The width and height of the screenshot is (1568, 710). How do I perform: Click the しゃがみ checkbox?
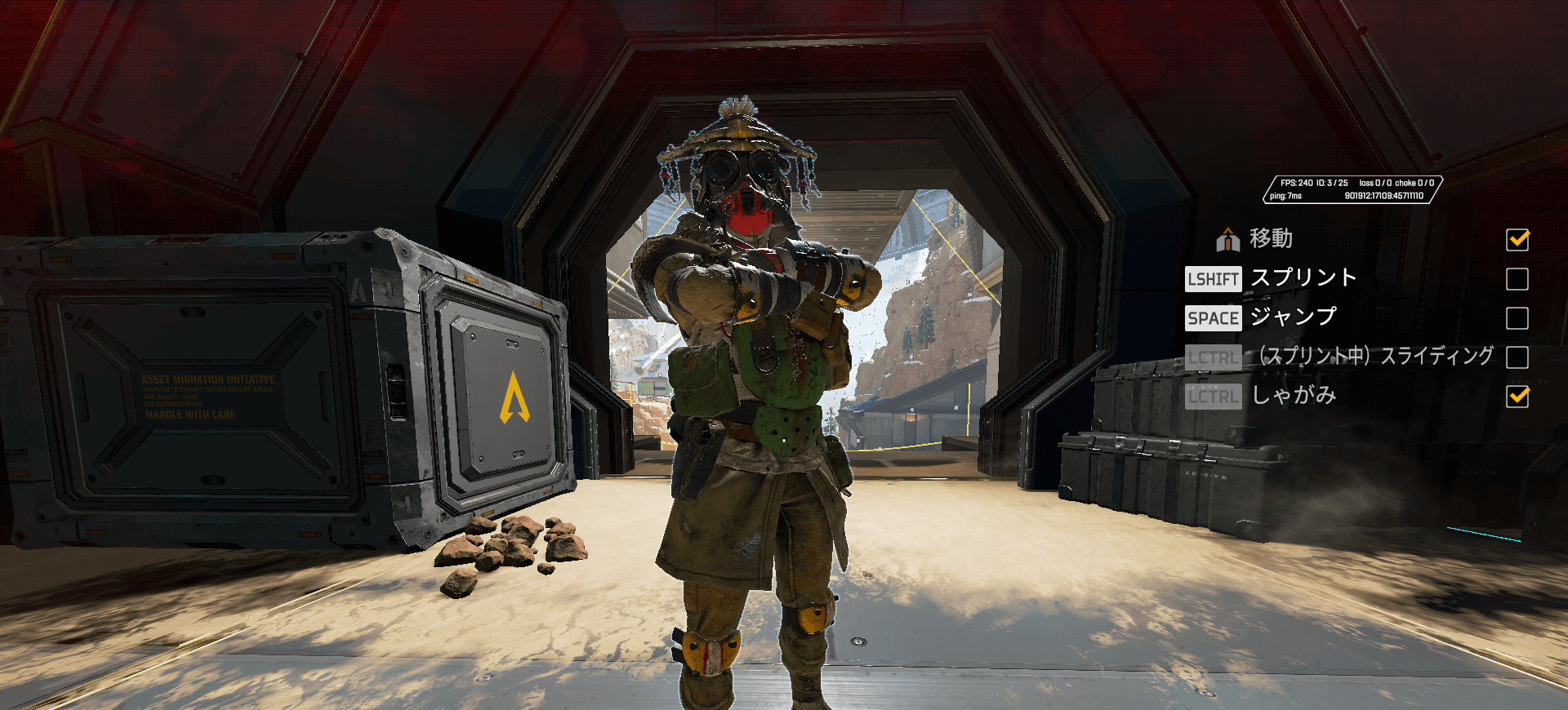(x=1517, y=397)
